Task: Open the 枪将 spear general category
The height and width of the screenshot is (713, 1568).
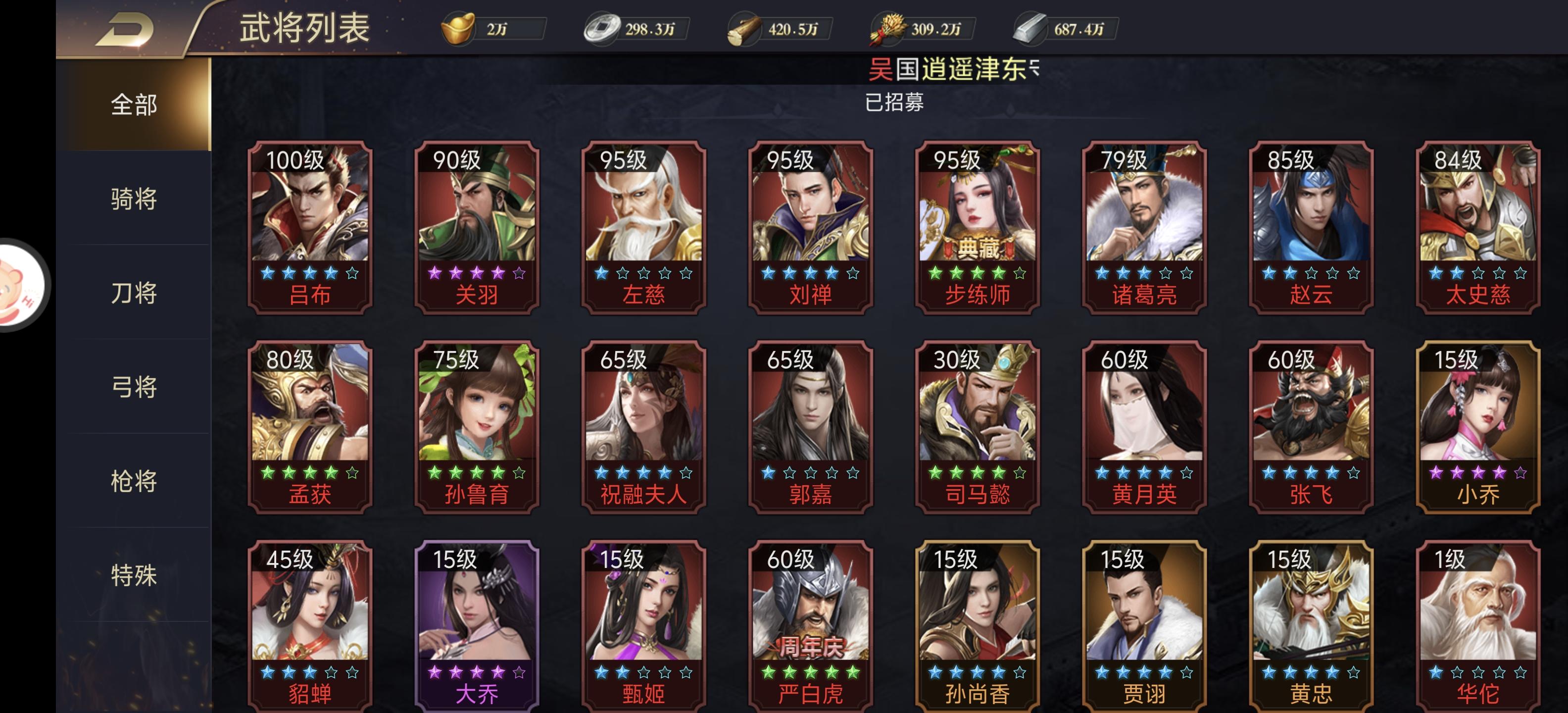Action: [x=135, y=481]
